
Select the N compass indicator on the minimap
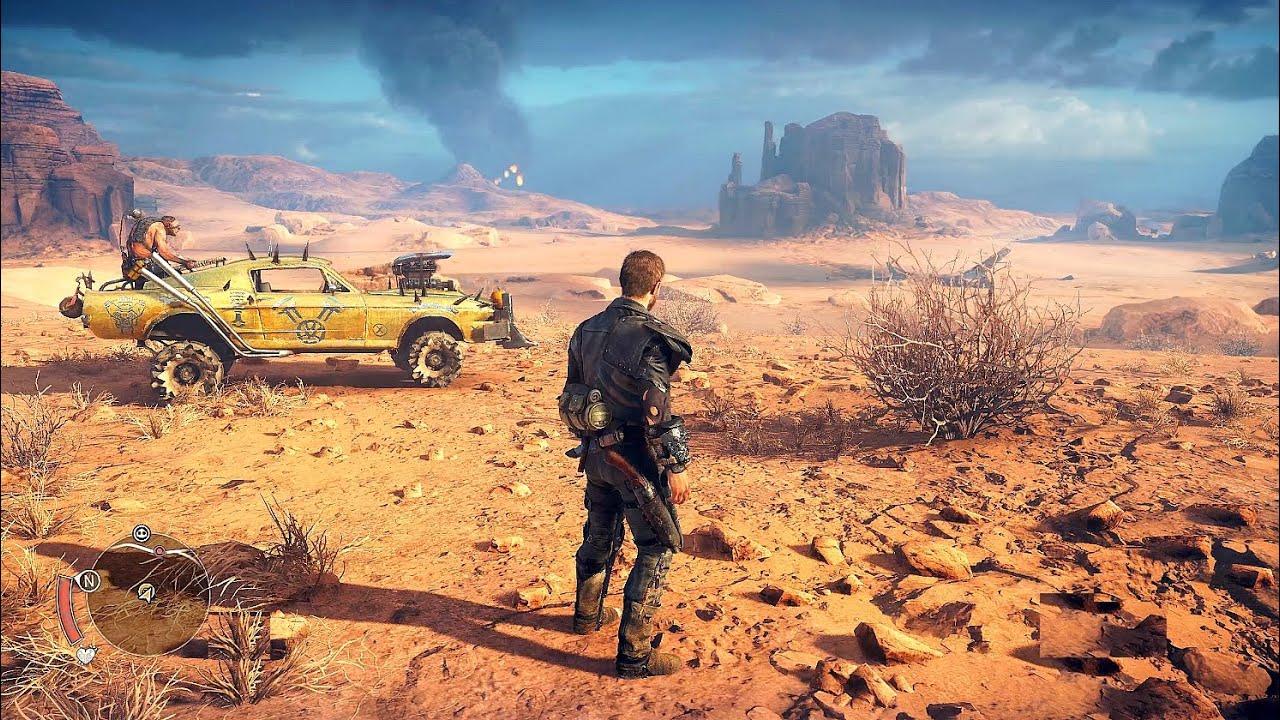tap(89, 579)
